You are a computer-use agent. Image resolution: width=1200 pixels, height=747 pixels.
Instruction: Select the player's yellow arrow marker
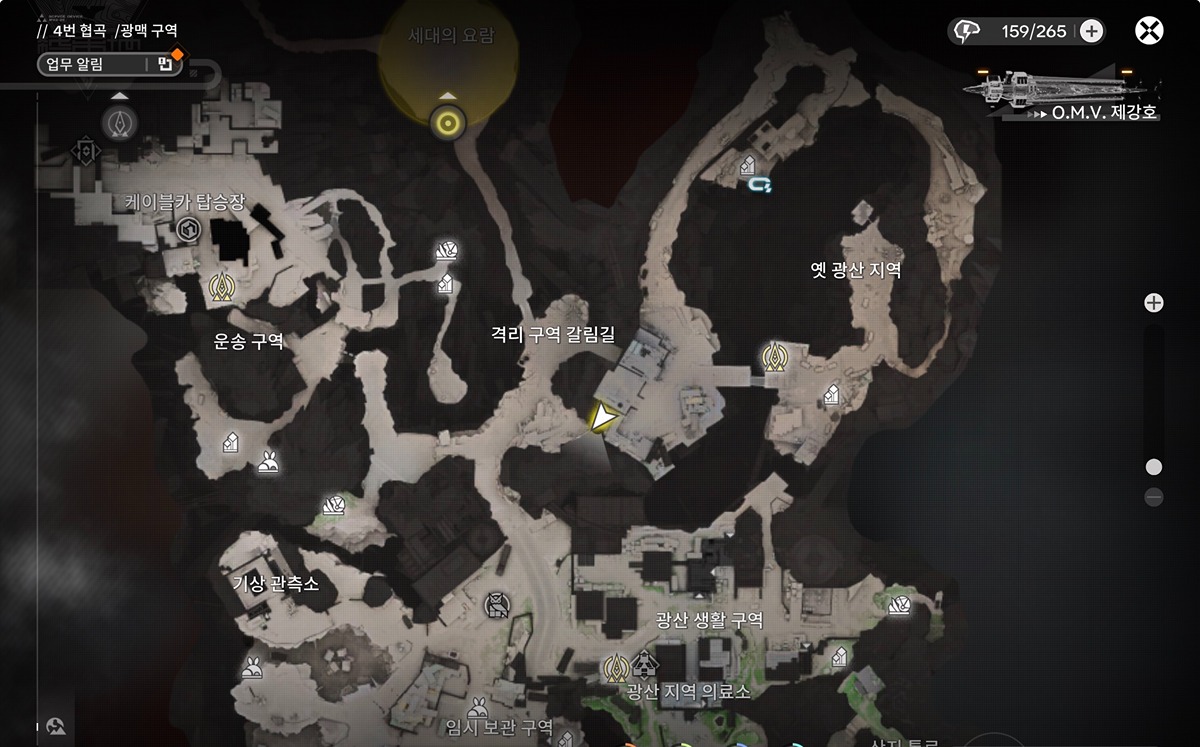(x=602, y=418)
